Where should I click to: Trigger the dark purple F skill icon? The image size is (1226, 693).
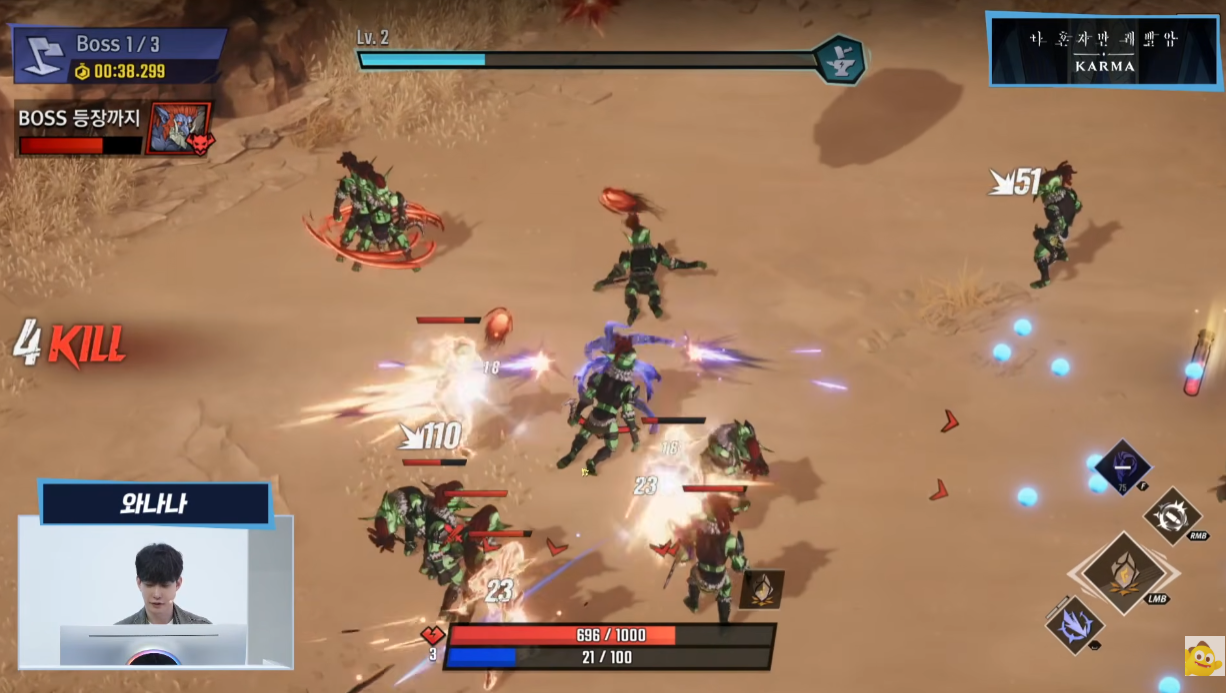tap(1122, 466)
